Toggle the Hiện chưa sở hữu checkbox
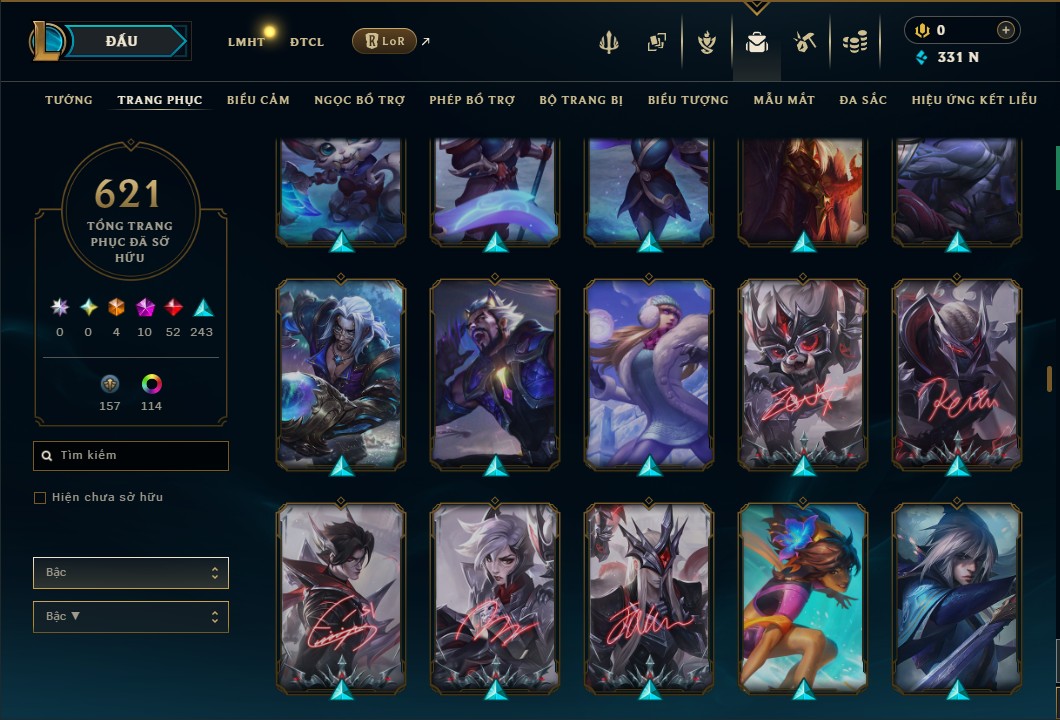The width and height of the screenshot is (1060, 720). tap(40, 498)
